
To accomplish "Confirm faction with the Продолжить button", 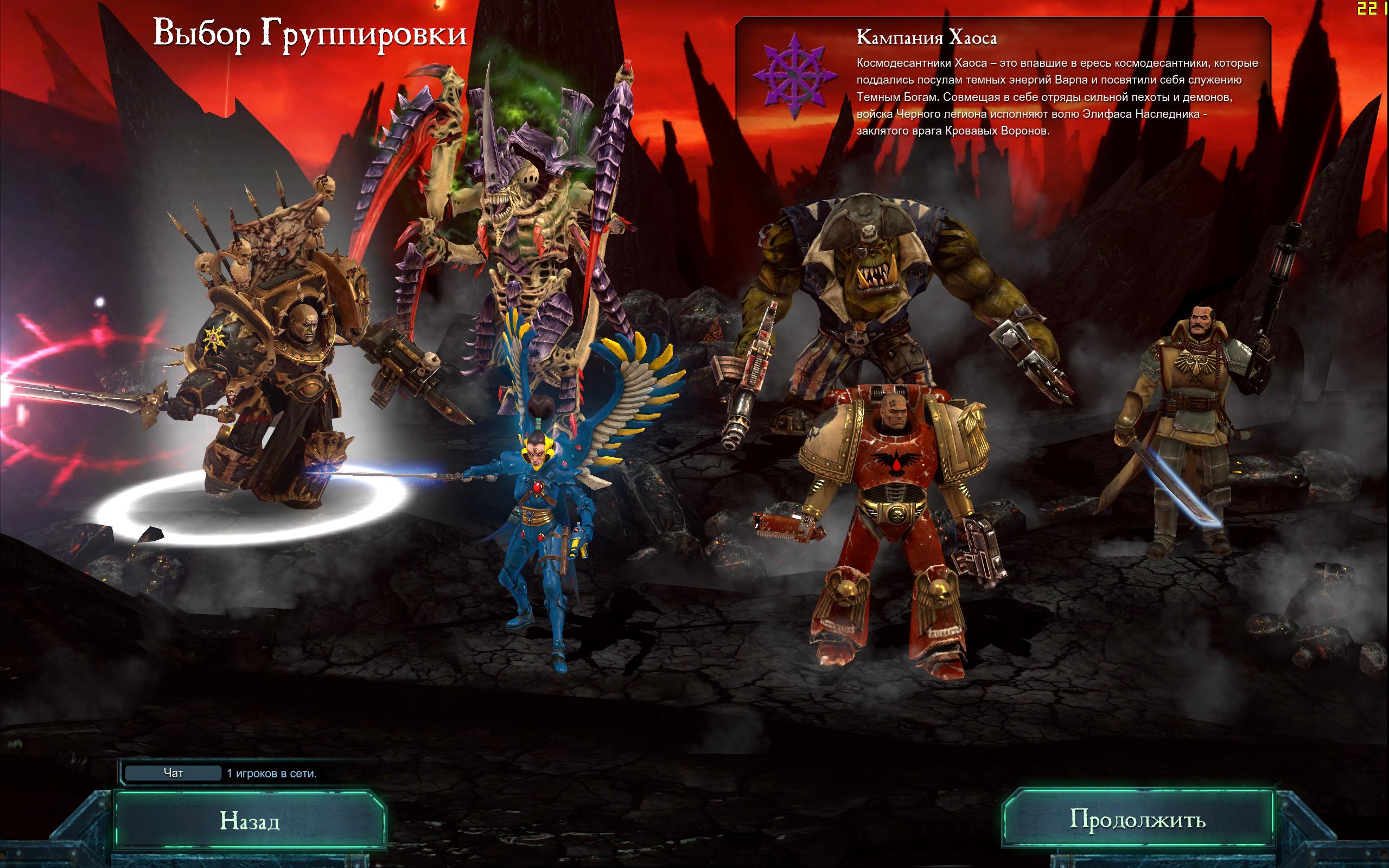I will tap(1137, 819).
